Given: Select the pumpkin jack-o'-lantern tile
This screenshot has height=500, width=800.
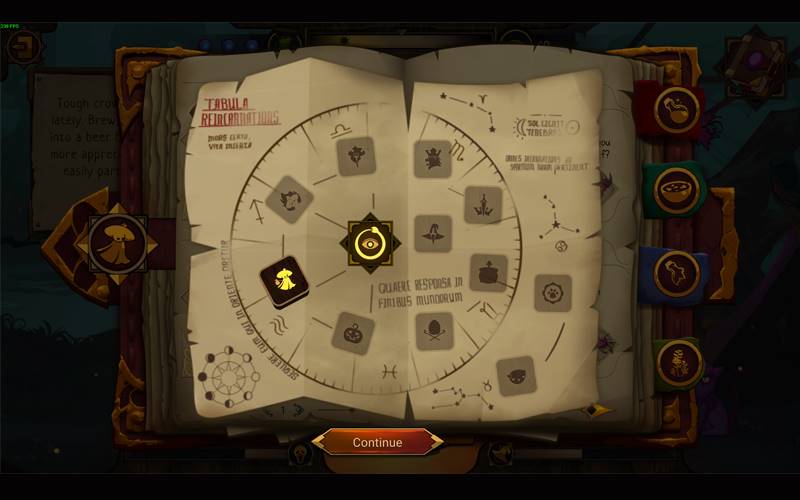Looking at the screenshot, I should click(x=352, y=331).
